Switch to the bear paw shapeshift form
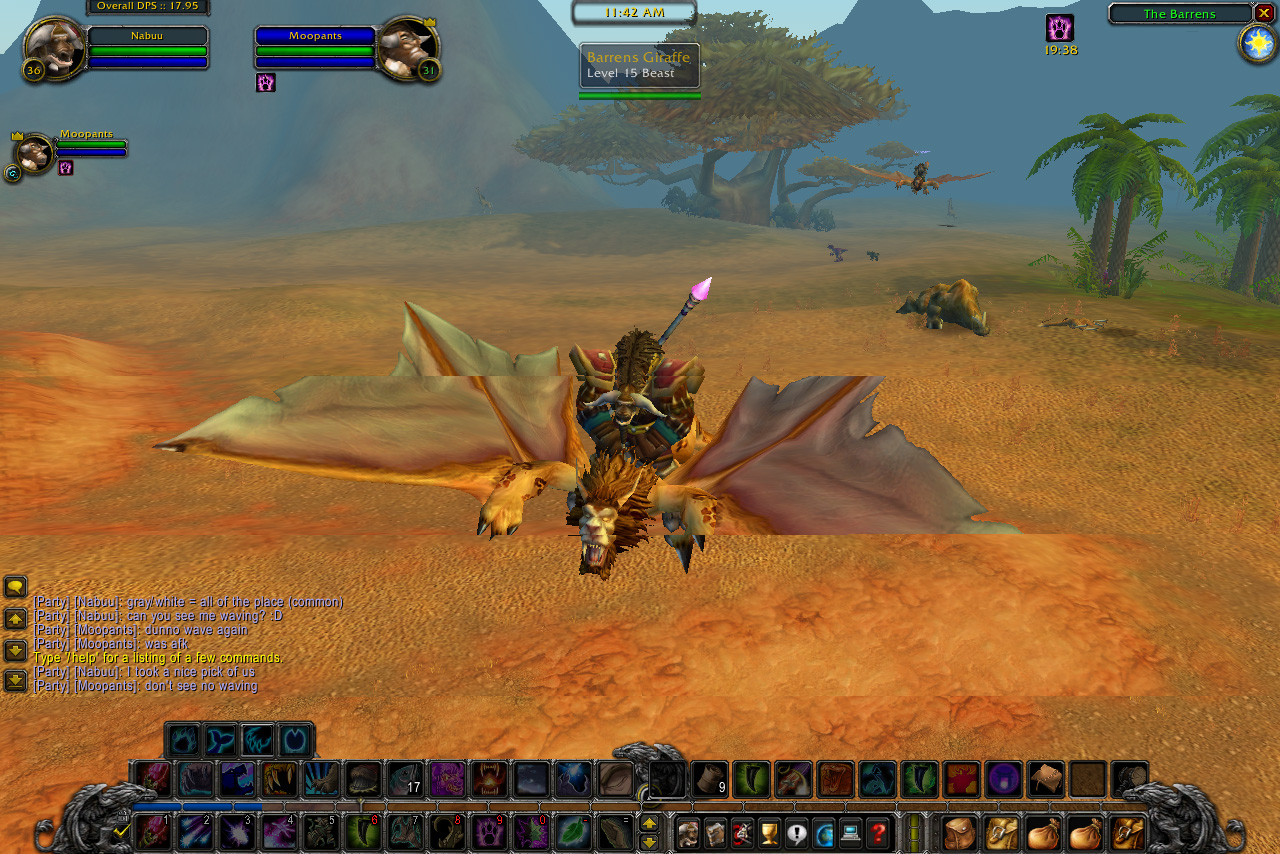Viewport: 1280px width, 854px height. point(183,741)
